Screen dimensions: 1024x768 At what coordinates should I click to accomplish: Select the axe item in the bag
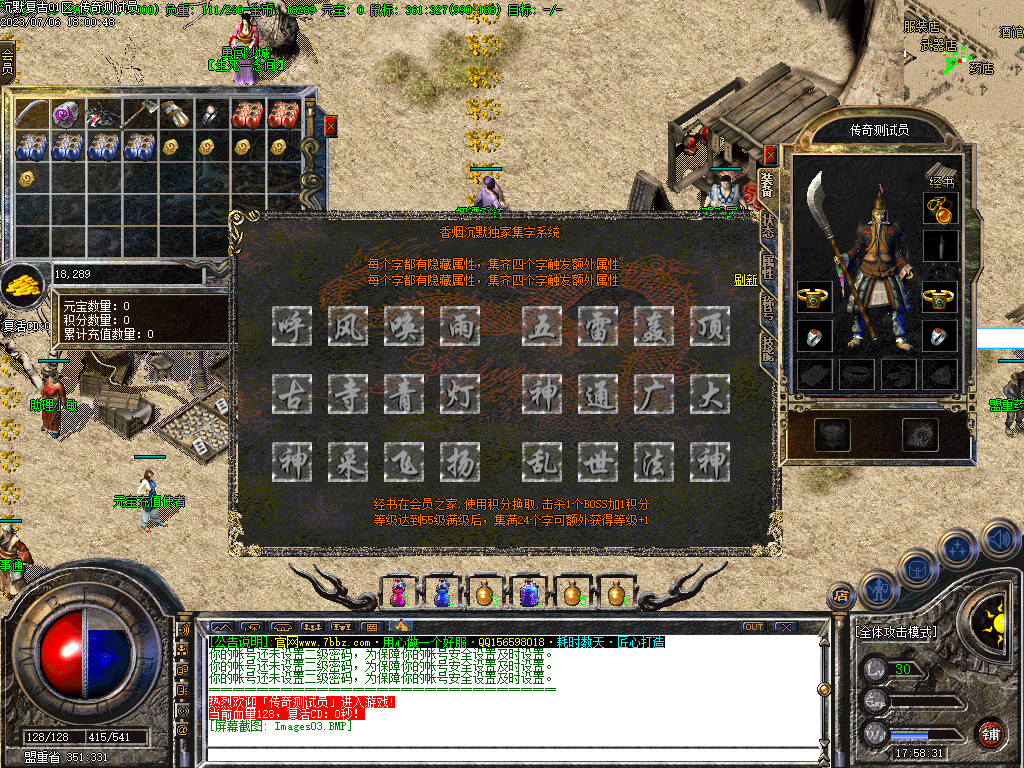141,114
